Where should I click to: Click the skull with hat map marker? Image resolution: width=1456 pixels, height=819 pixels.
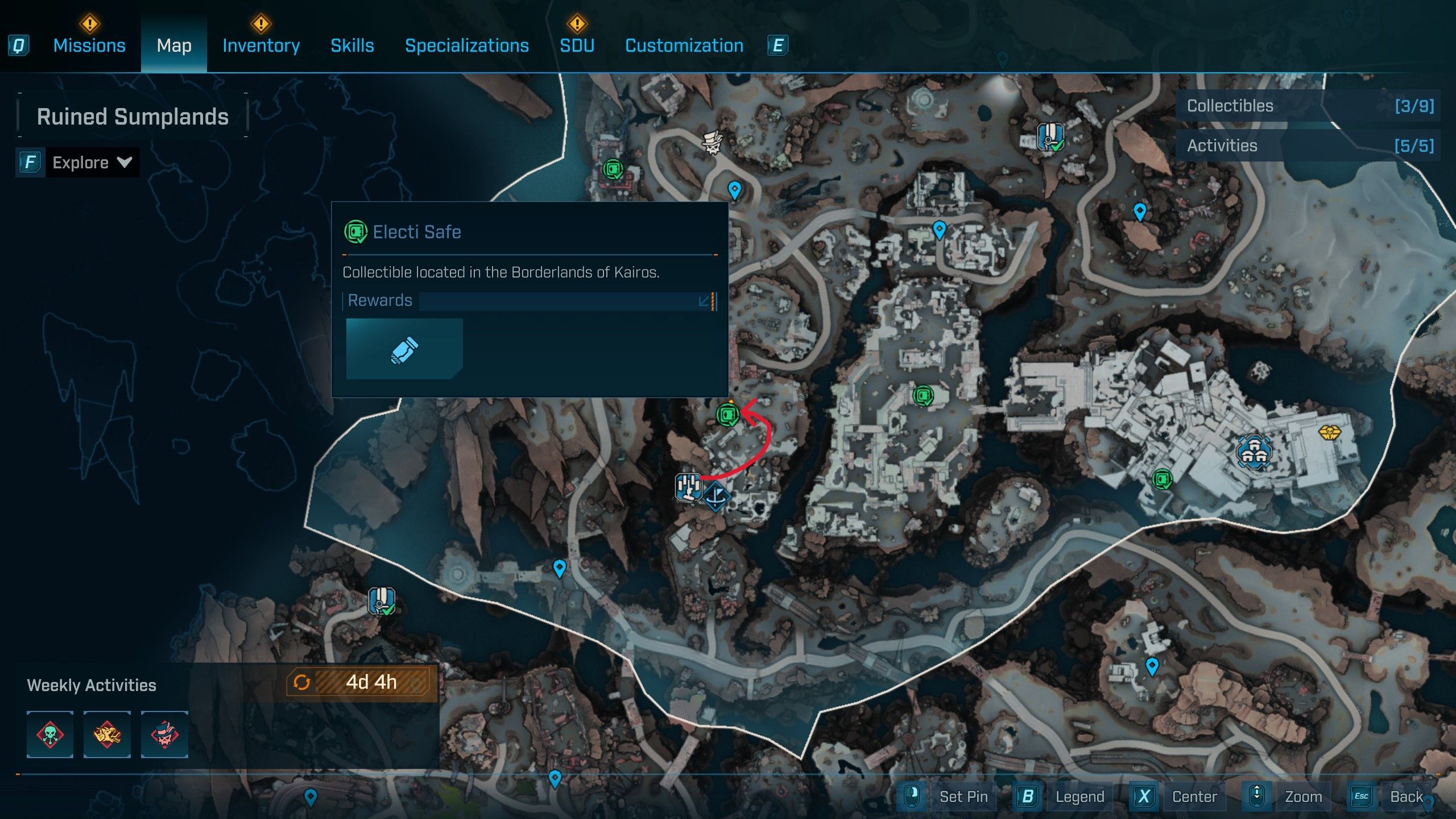[712, 142]
